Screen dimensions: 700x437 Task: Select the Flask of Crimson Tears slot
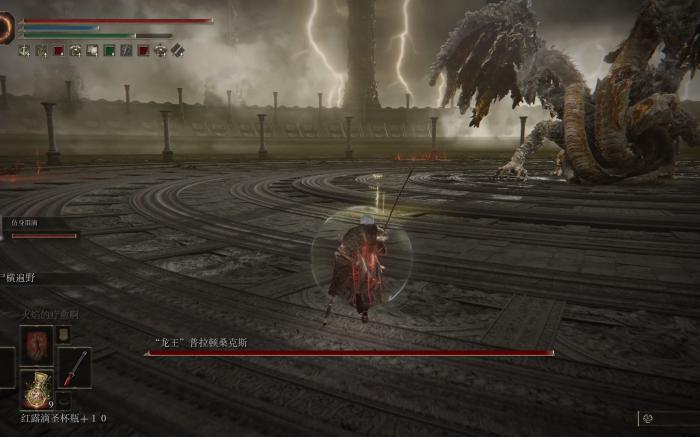tap(37, 387)
